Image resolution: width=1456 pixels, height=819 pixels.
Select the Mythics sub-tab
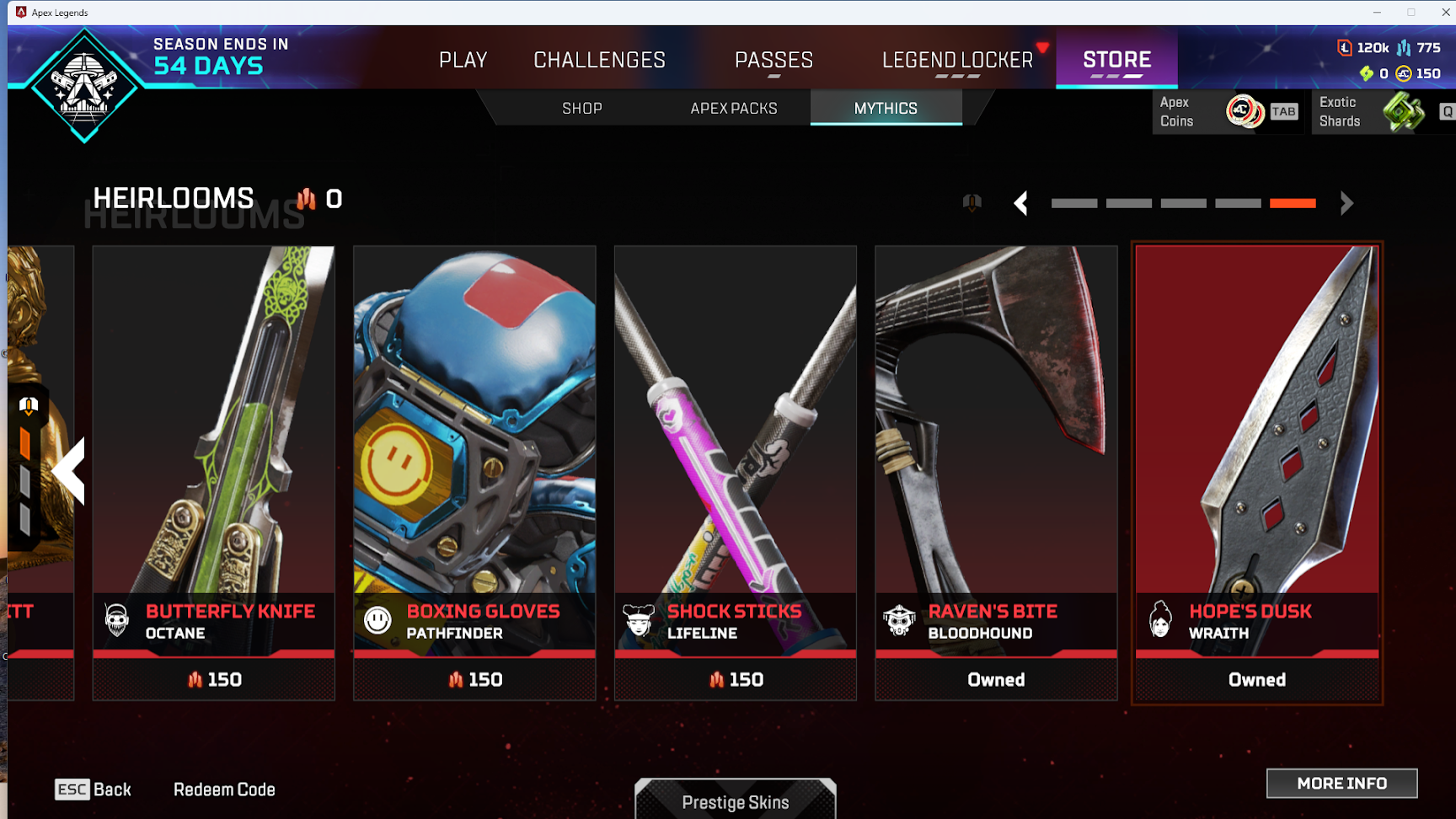point(886,109)
